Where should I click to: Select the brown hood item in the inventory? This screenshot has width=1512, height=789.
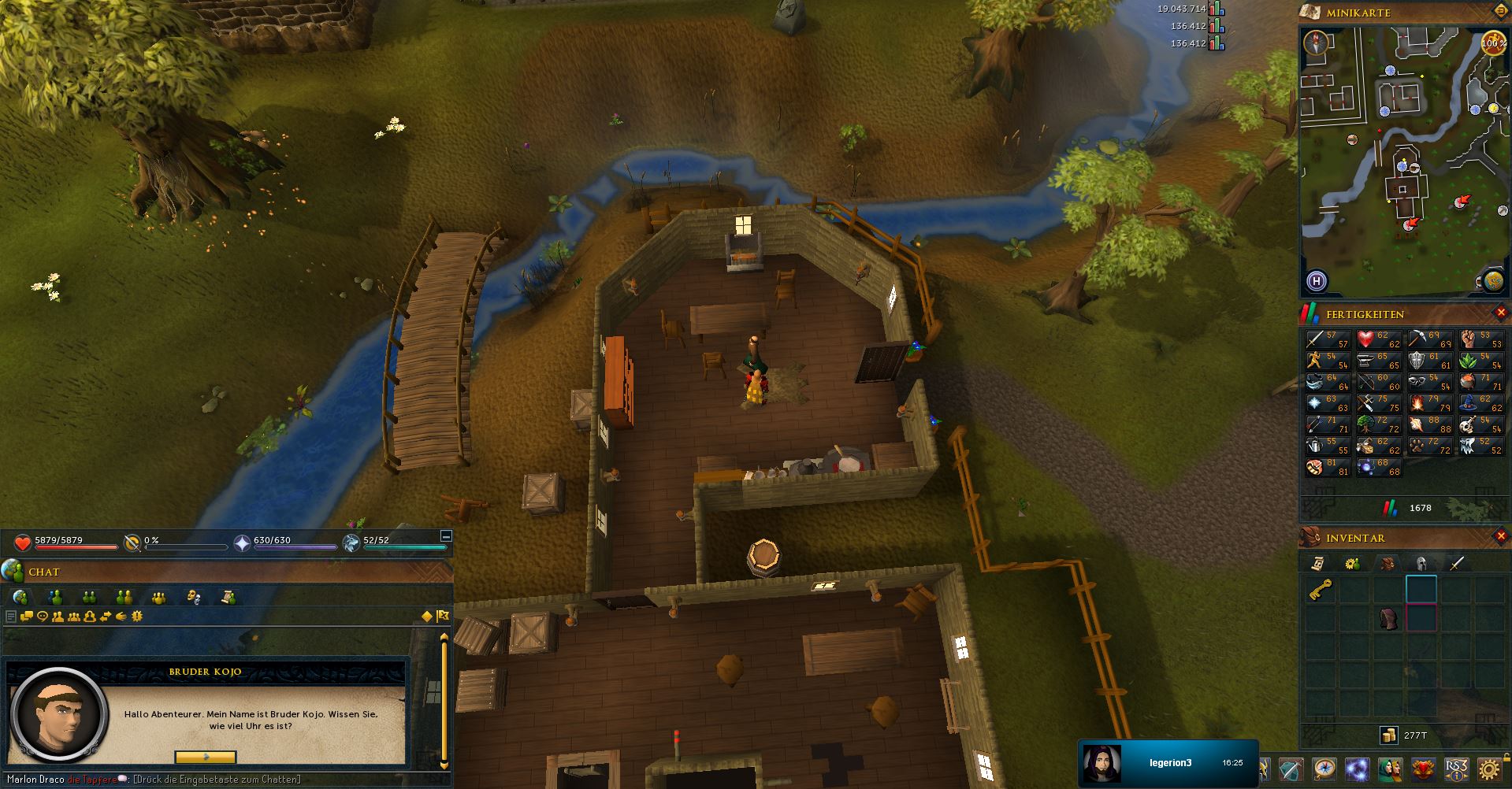(1388, 618)
